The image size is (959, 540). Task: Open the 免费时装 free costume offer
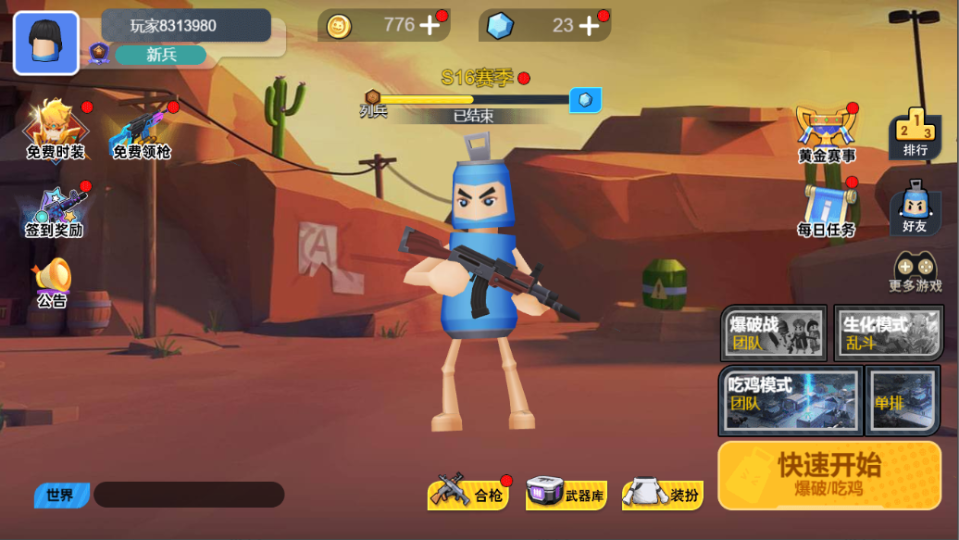[55, 130]
